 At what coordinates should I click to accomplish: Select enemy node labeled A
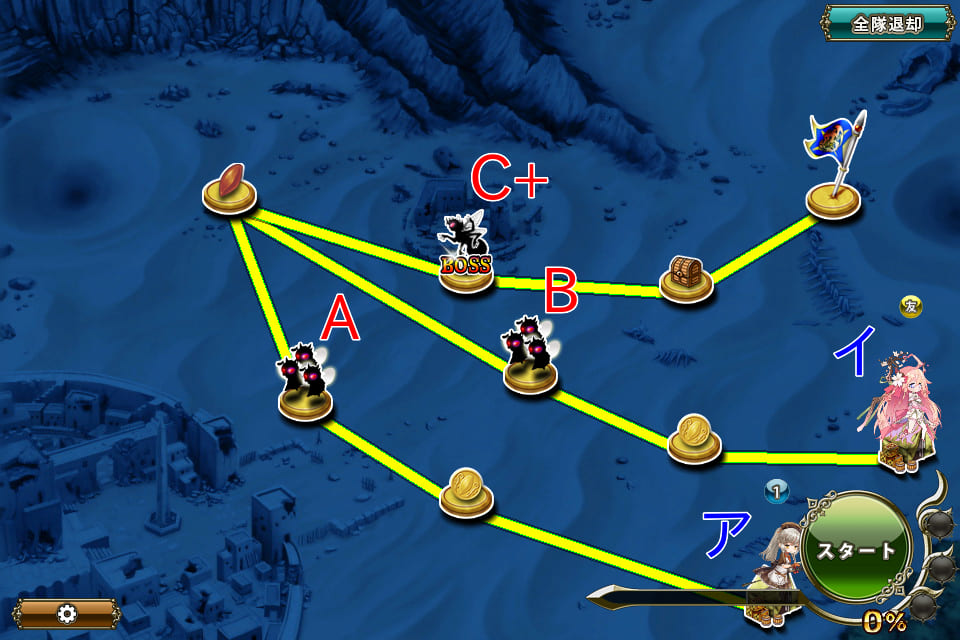tap(306, 386)
